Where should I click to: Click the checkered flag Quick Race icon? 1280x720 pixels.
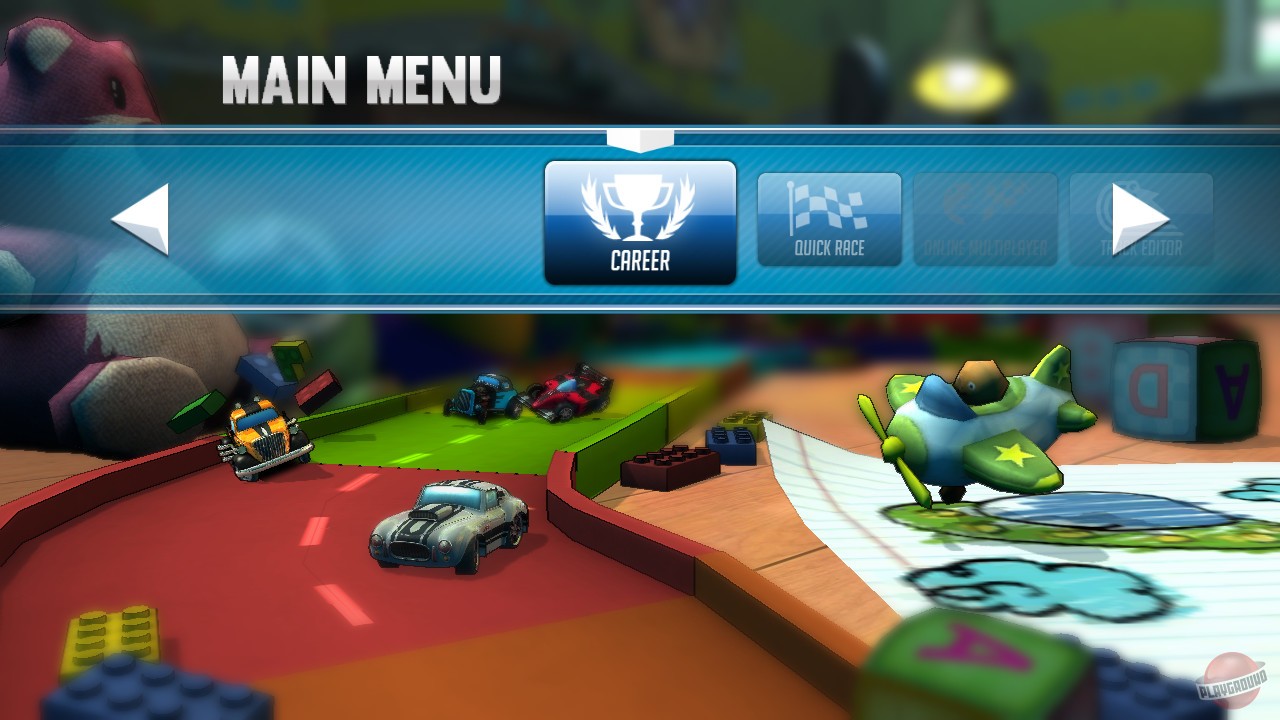pos(830,205)
